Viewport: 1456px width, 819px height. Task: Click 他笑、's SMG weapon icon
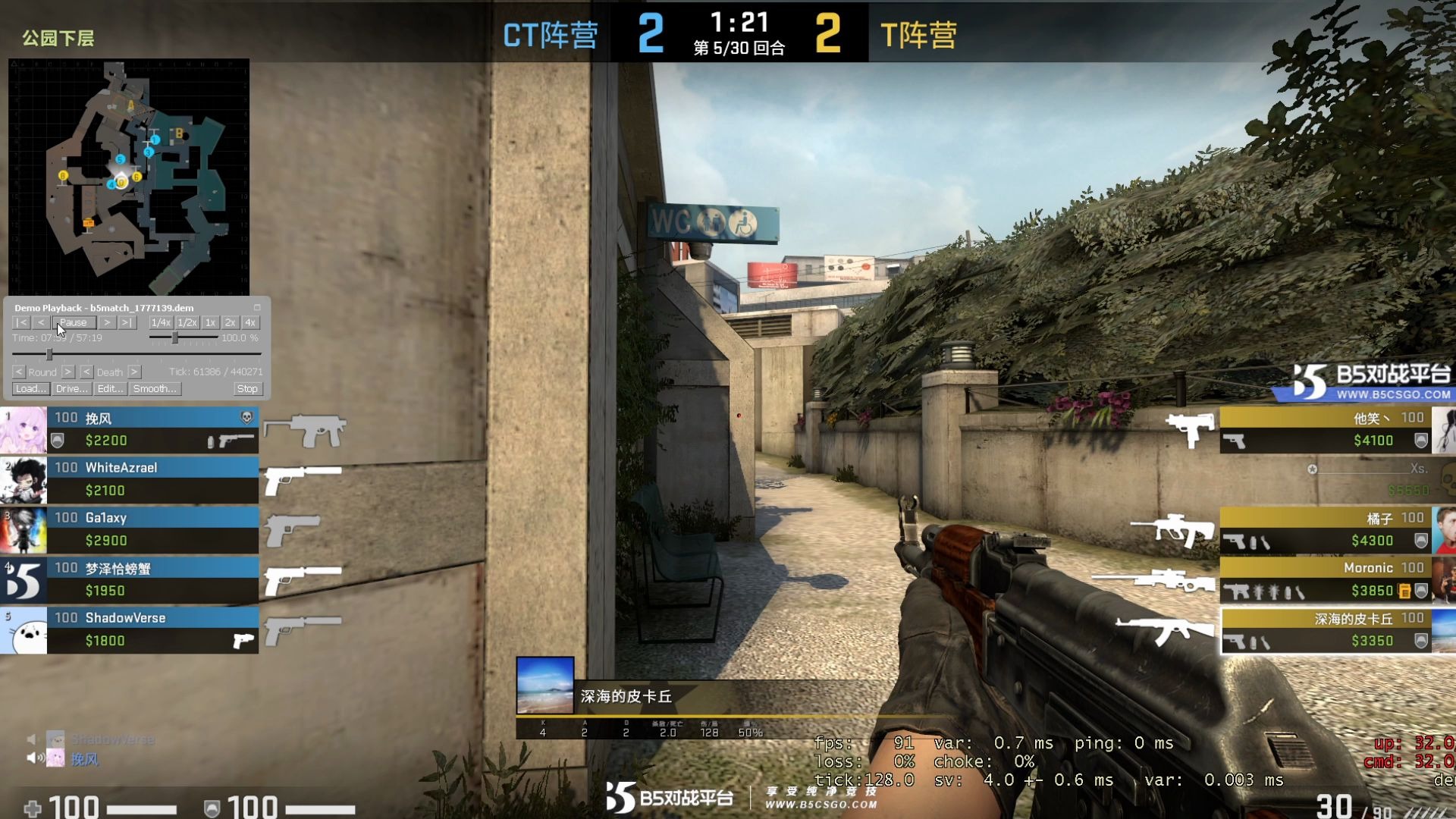point(1191,429)
